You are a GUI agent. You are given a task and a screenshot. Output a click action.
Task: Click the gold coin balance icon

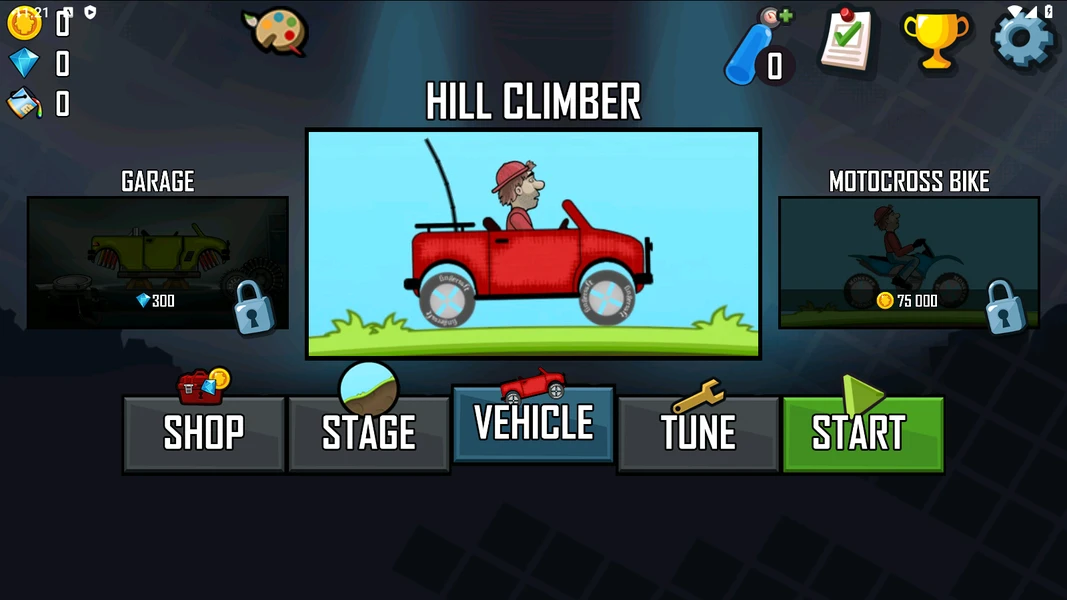click(24, 23)
